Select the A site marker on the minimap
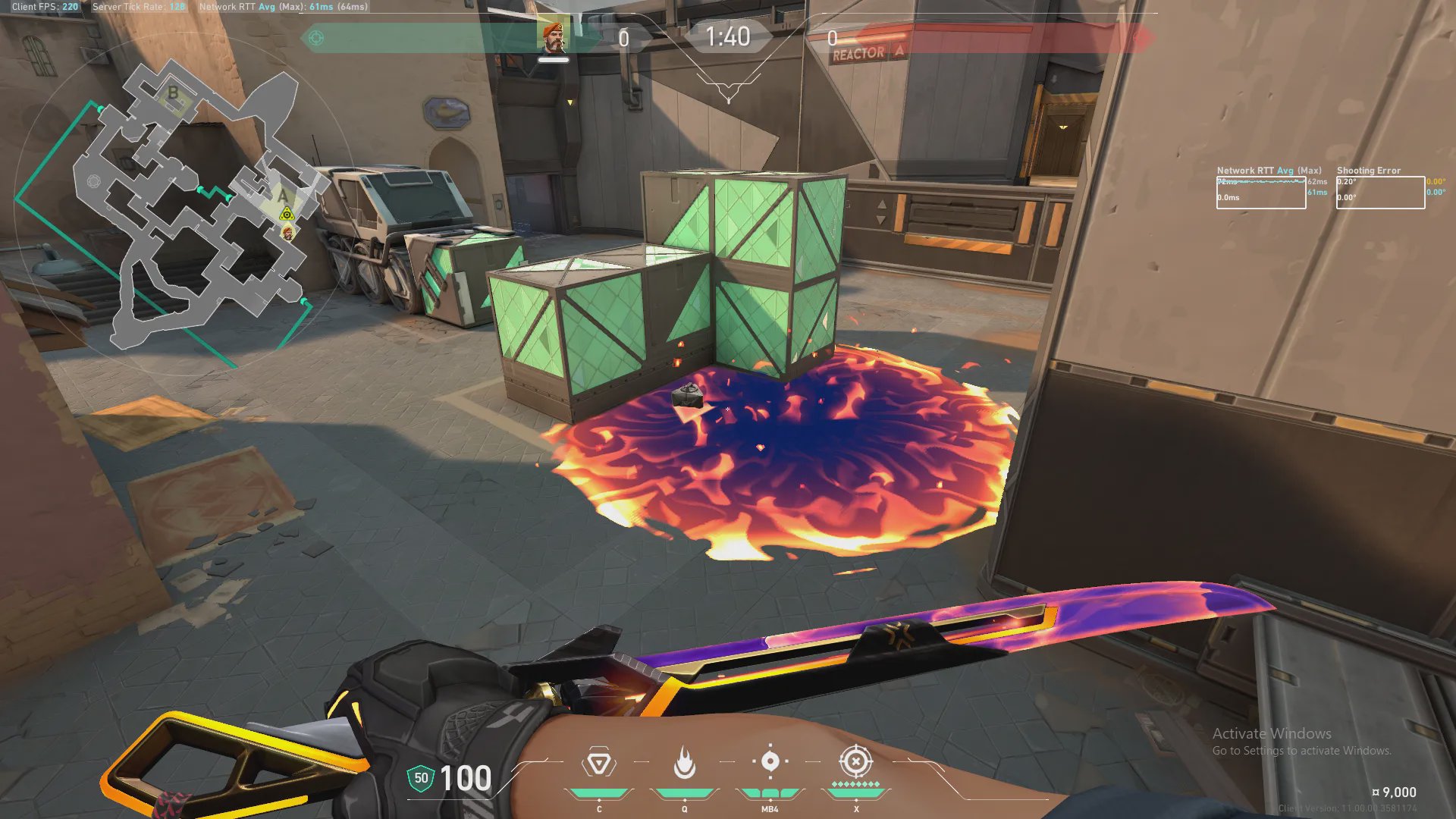 point(283,196)
